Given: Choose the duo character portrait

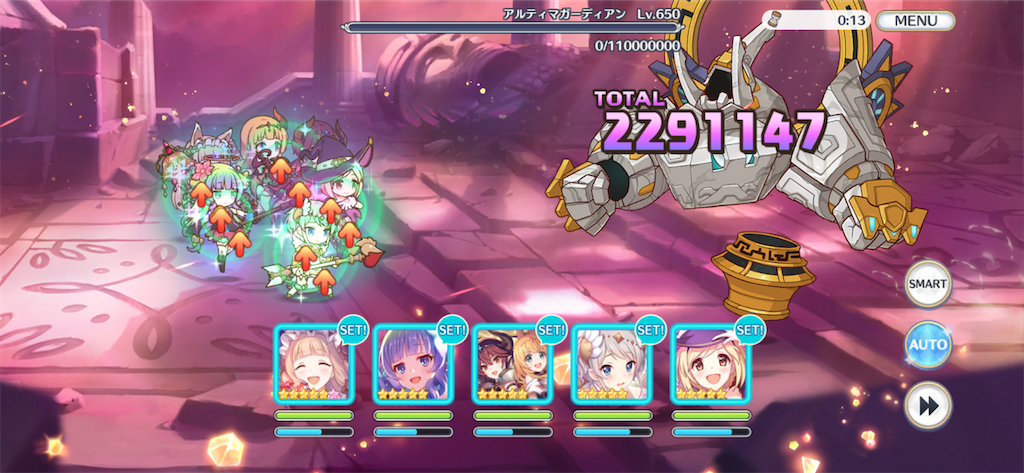Looking at the screenshot, I should coord(511,363).
